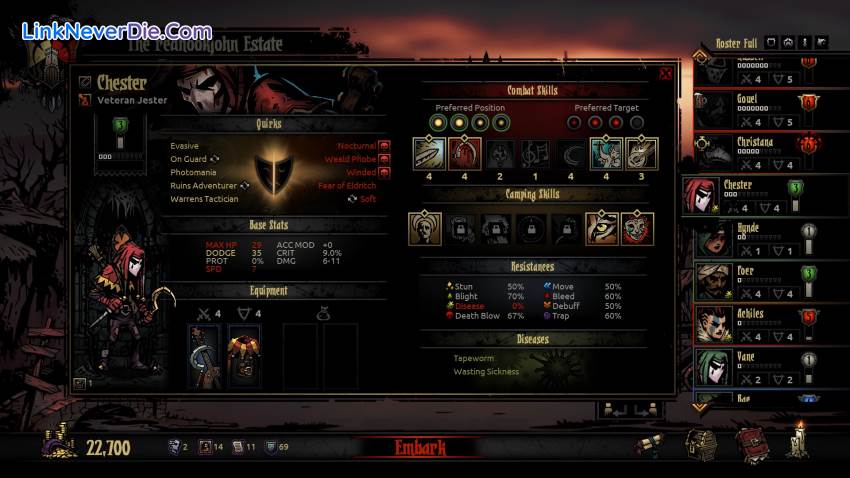Open the rolled map scroll icon

point(650,446)
